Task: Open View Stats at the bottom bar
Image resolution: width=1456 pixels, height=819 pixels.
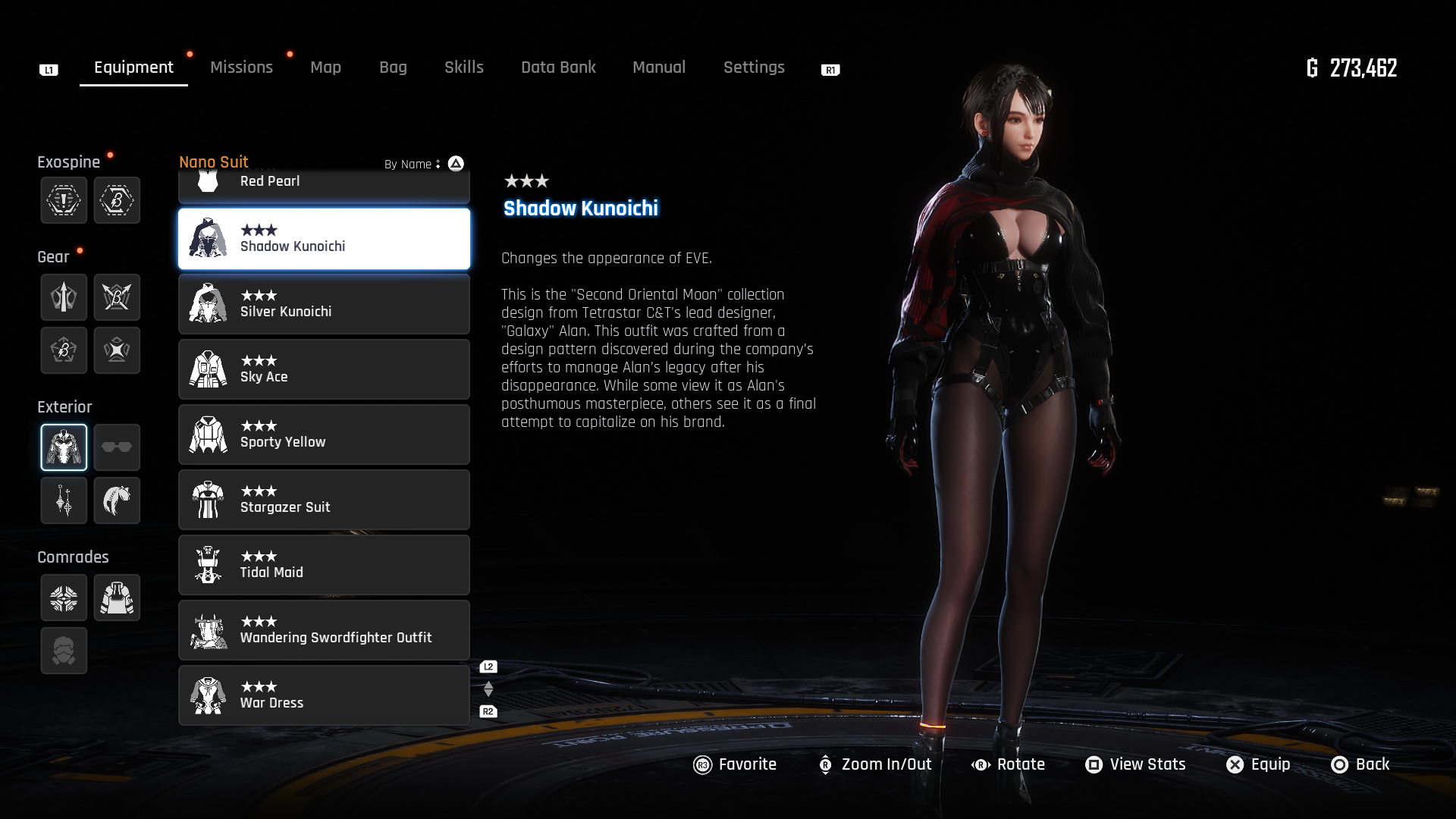Action: coord(1134,764)
